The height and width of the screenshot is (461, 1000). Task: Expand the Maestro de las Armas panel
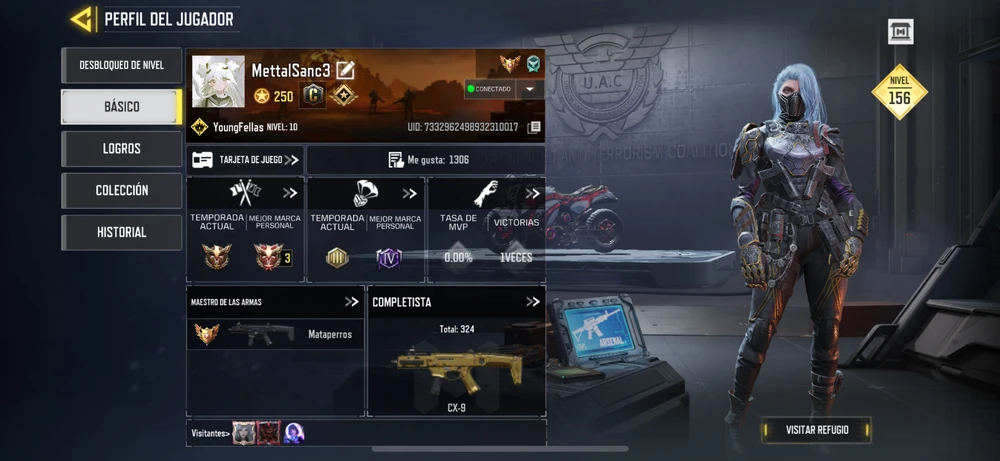[352, 301]
